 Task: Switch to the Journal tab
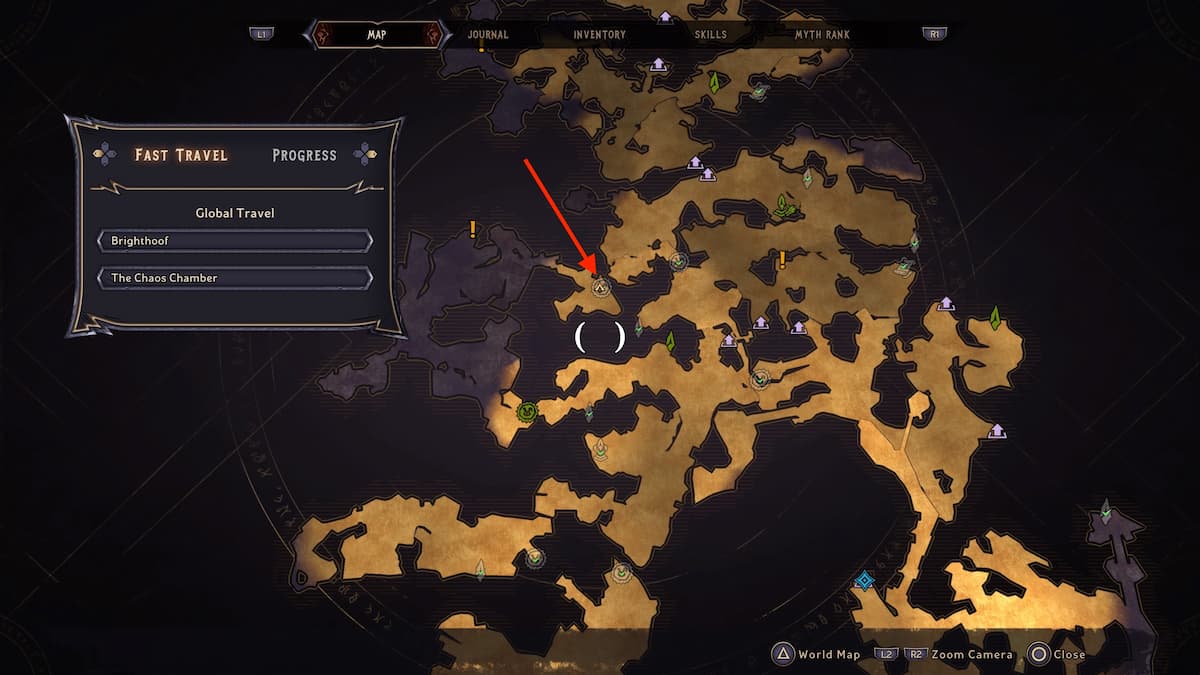[x=488, y=34]
